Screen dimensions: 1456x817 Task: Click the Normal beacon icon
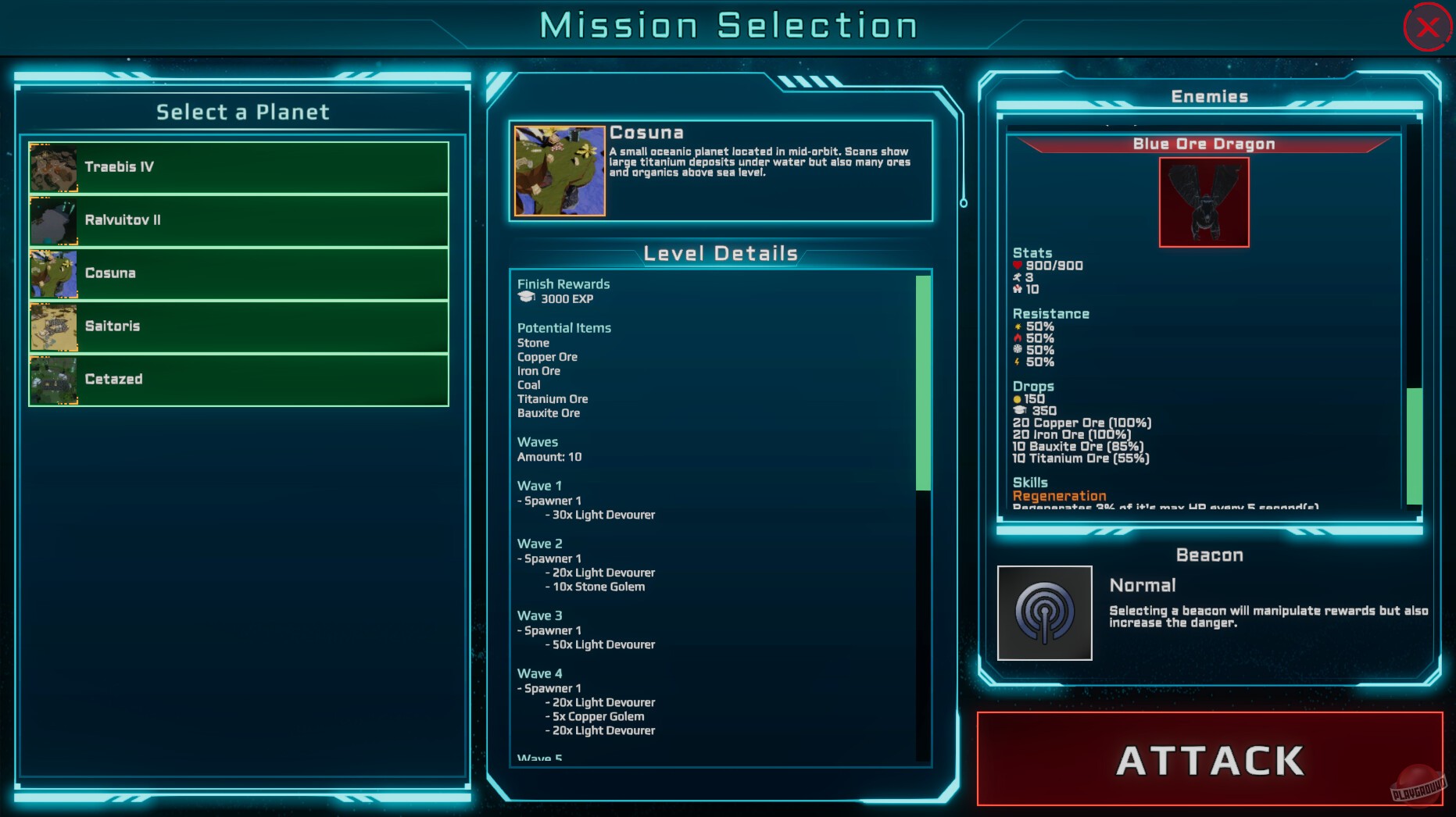tap(1045, 612)
